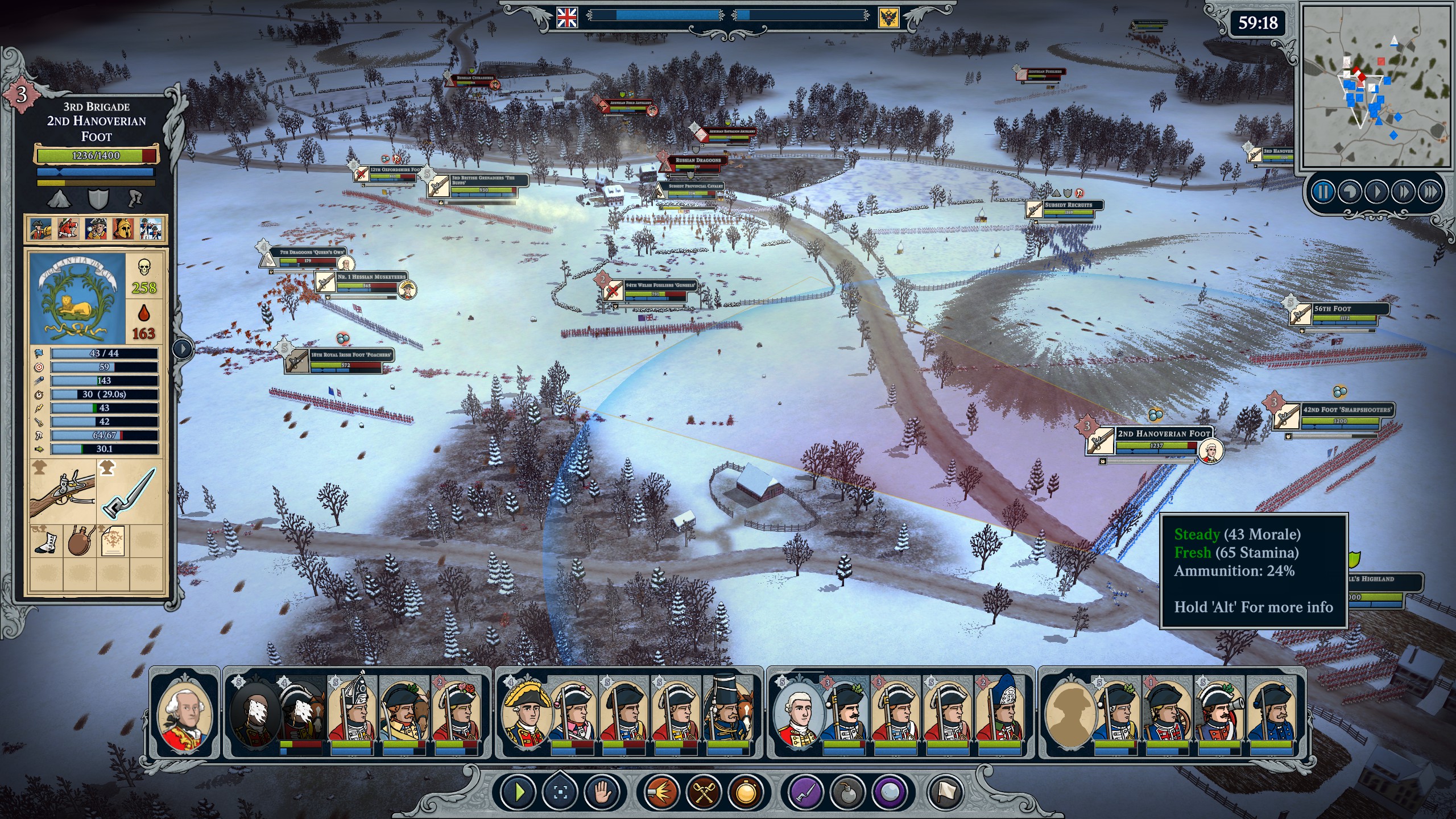1456x819 pixels.
Task: Collapse the unit panel with the arrow tab
Action: pyautogui.click(x=182, y=348)
